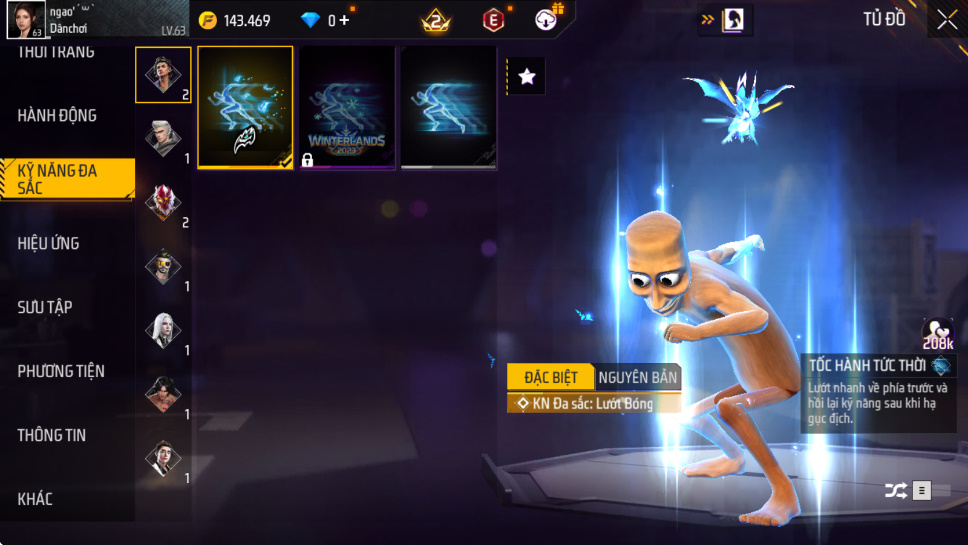This screenshot has height=545, width=968.
Task: Open the player profile avatar
Action: pyautogui.click(x=25, y=19)
